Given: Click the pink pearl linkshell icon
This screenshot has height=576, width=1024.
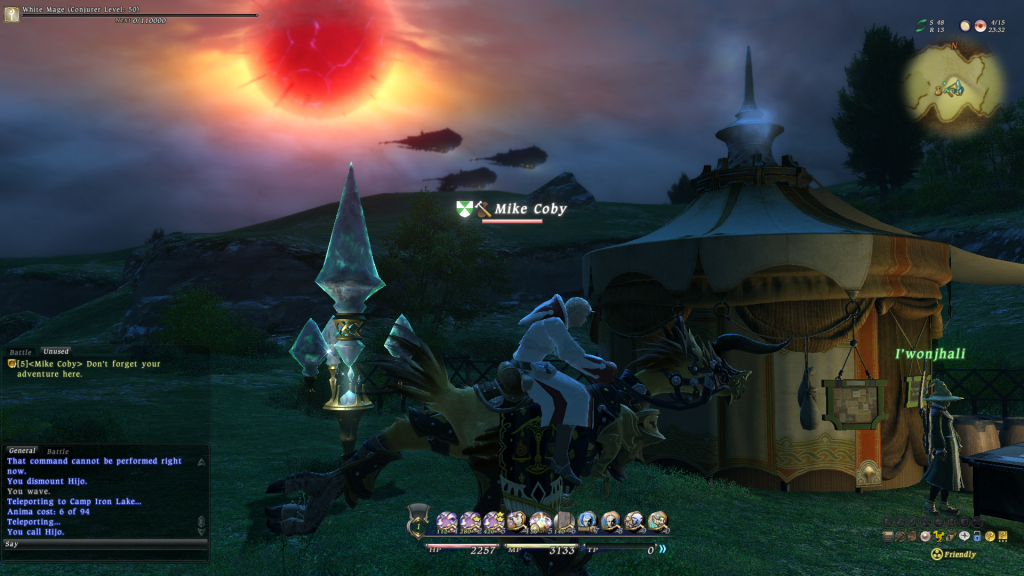Looking at the screenshot, I should [x=925, y=536].
